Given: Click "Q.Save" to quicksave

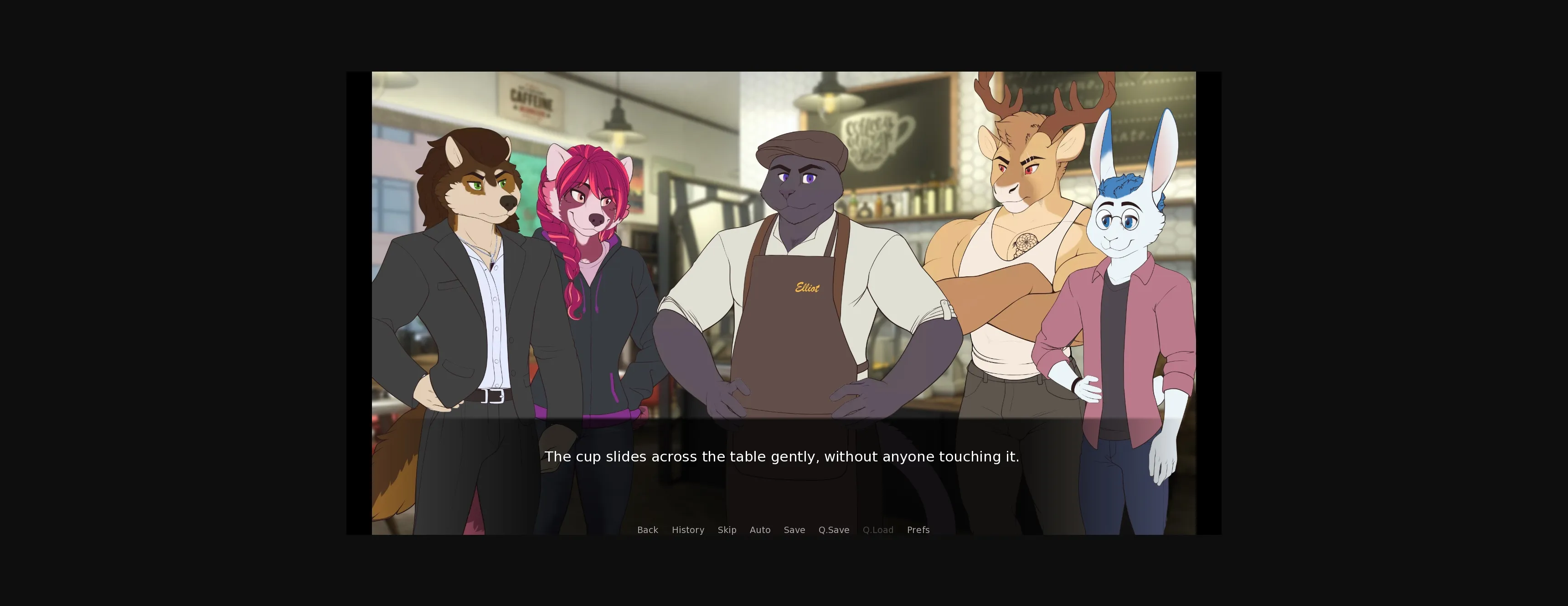Looking at the screenshot, I should point(833,530).
